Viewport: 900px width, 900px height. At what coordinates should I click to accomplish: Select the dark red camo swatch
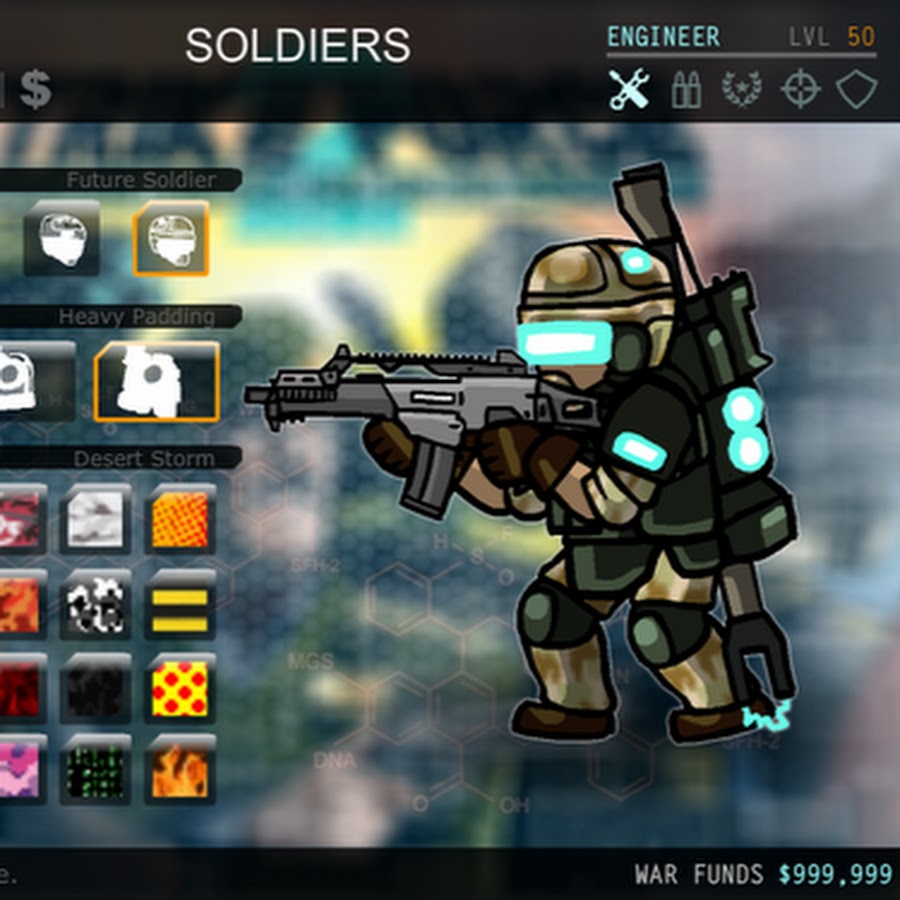tap(20, 688)
